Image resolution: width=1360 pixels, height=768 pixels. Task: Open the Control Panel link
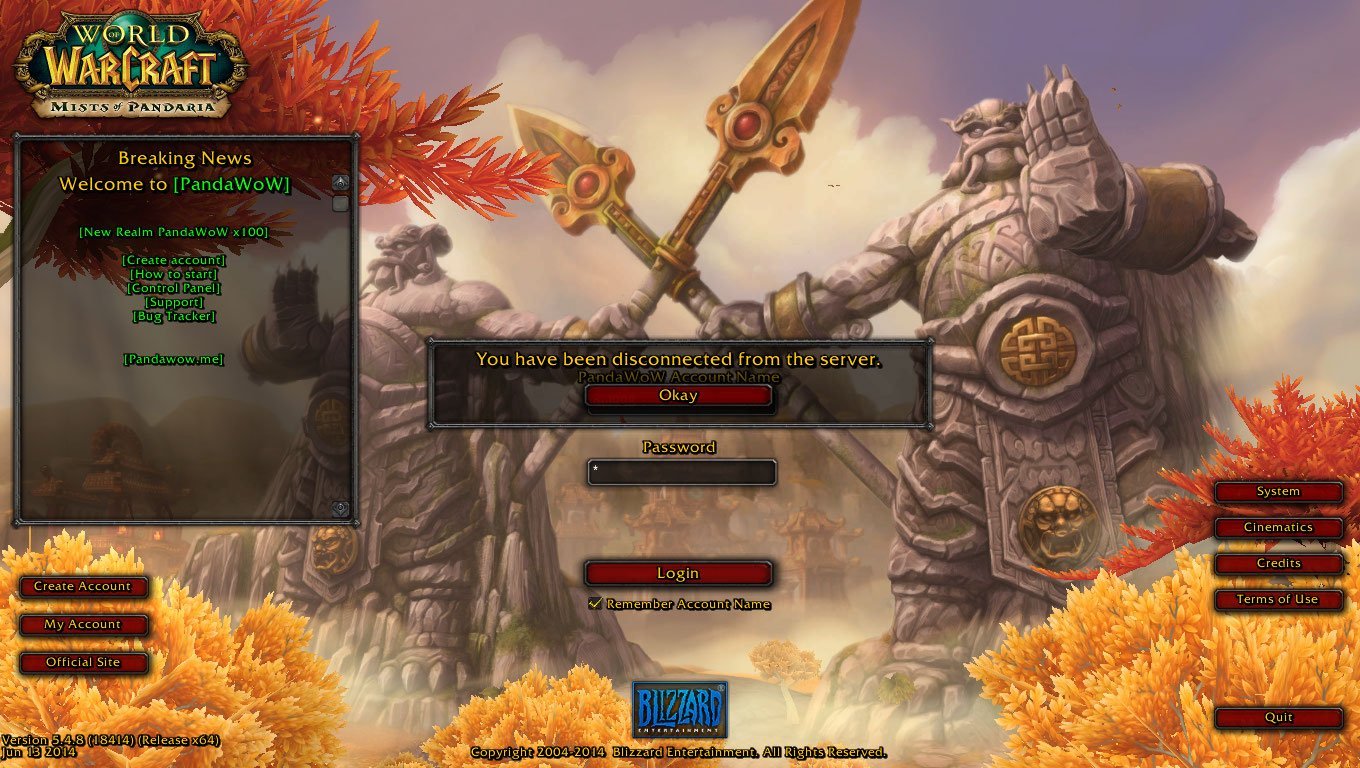[x=174, y=288]
